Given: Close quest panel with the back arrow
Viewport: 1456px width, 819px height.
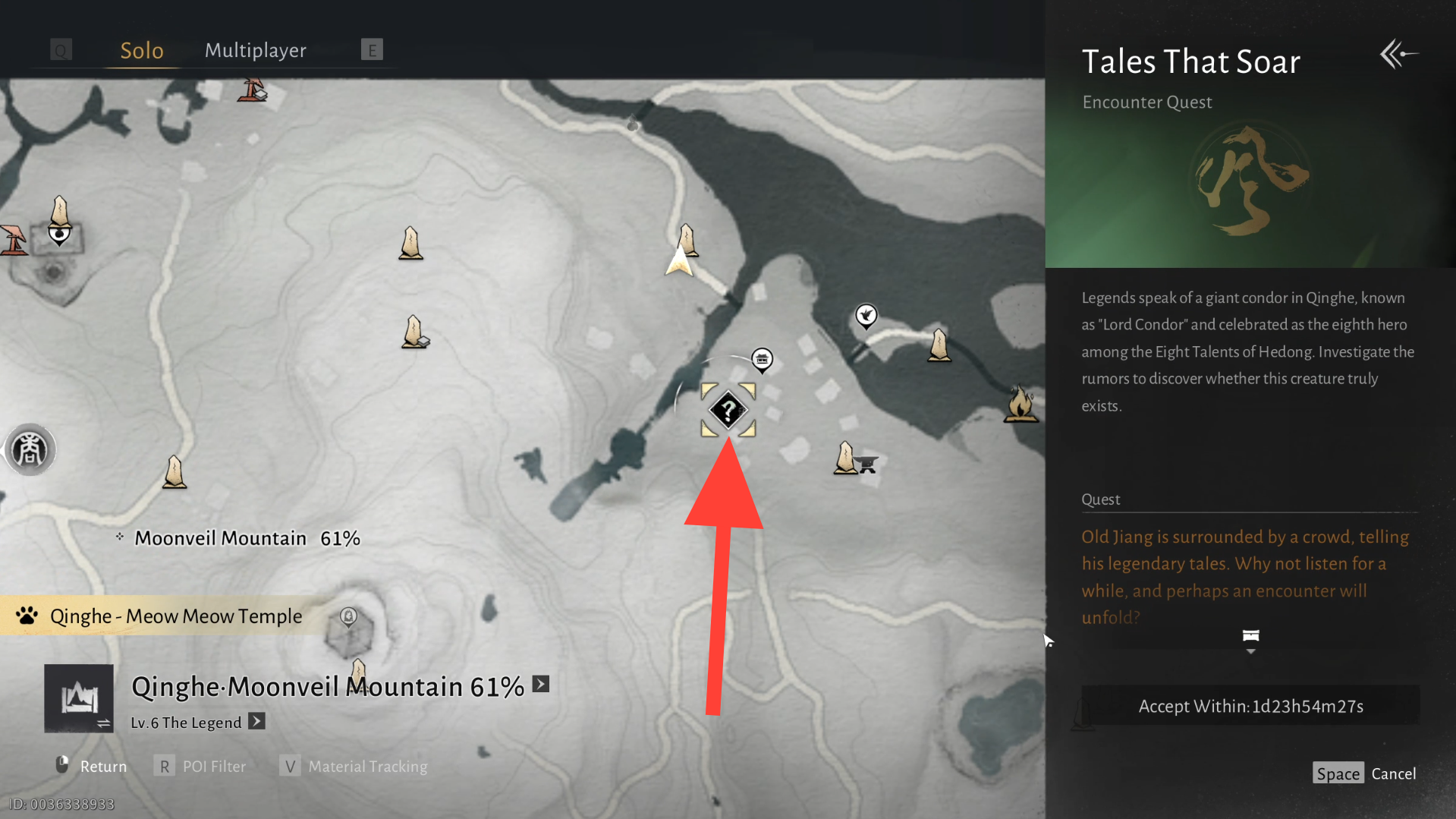Looking at the screenshot, I should point(1398,55).
